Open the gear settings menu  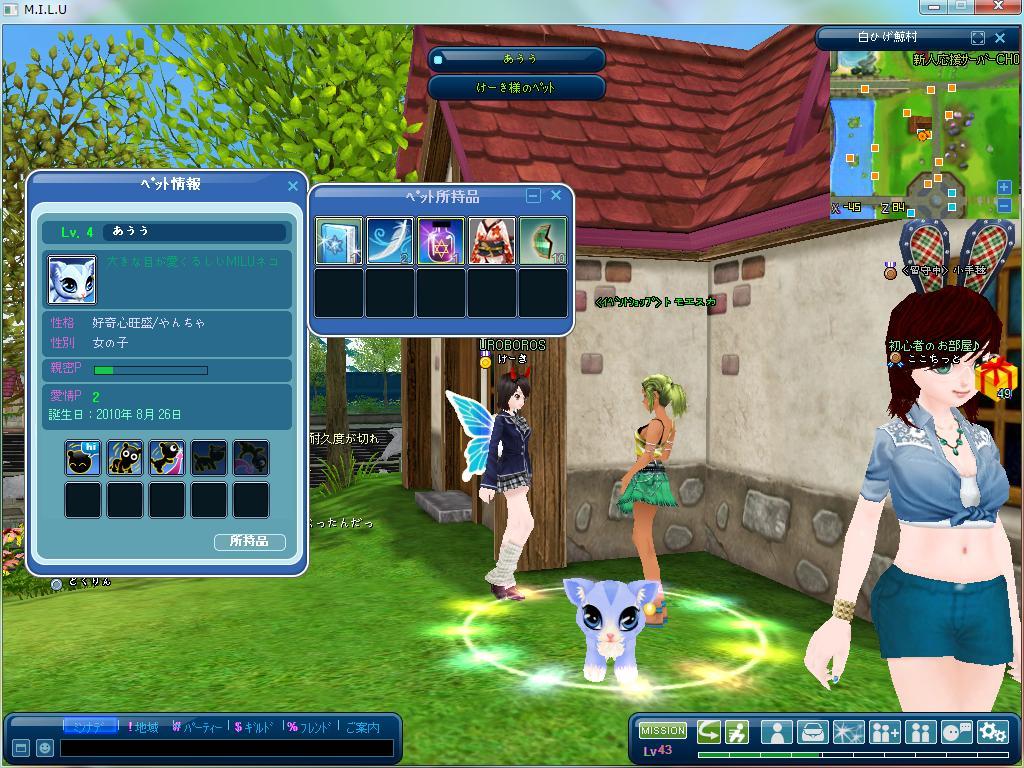coord(992,732)
